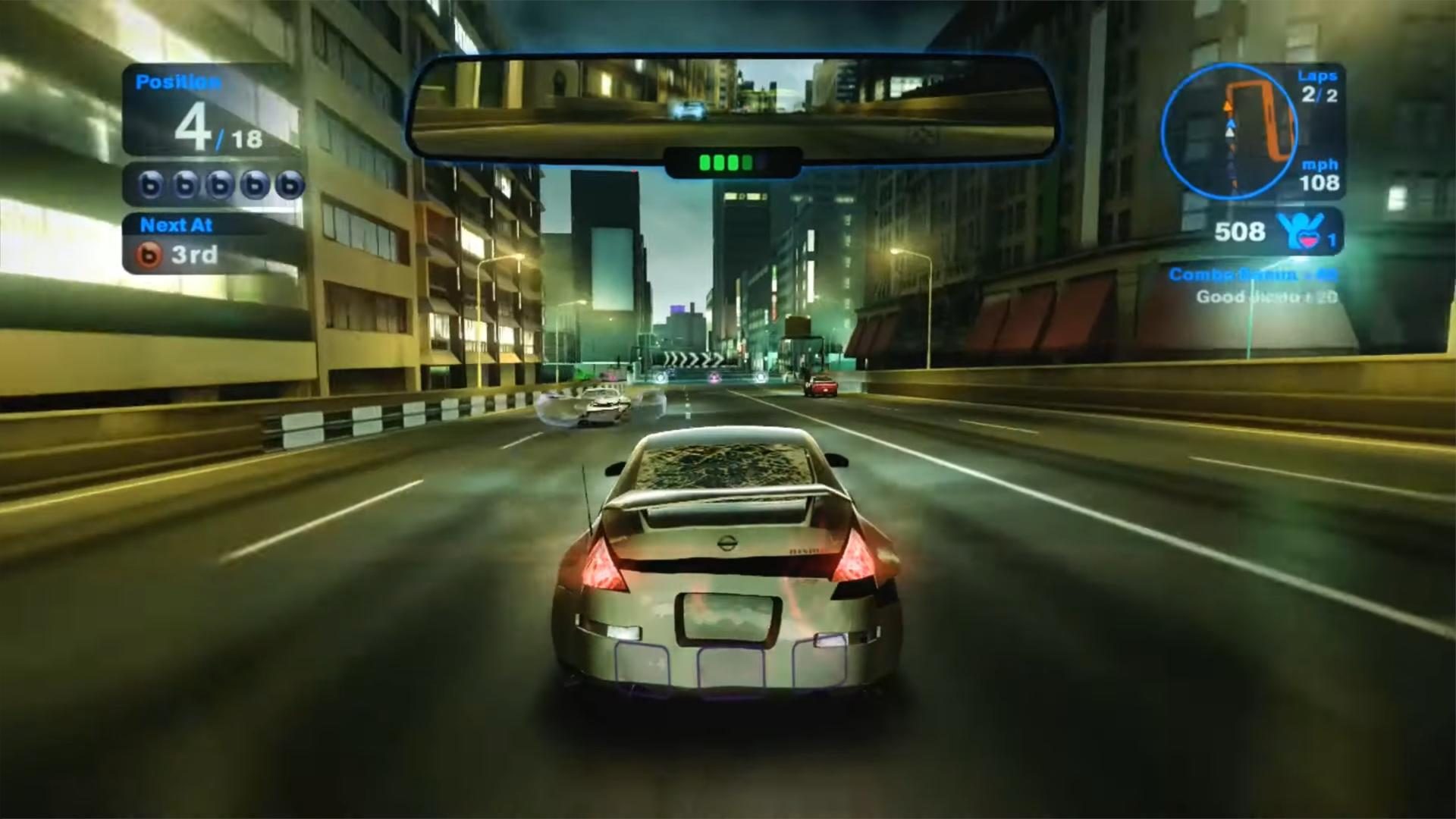
Task: Click the yellow triangle marker on the minimap
Action: click(x=1228, y=107)
